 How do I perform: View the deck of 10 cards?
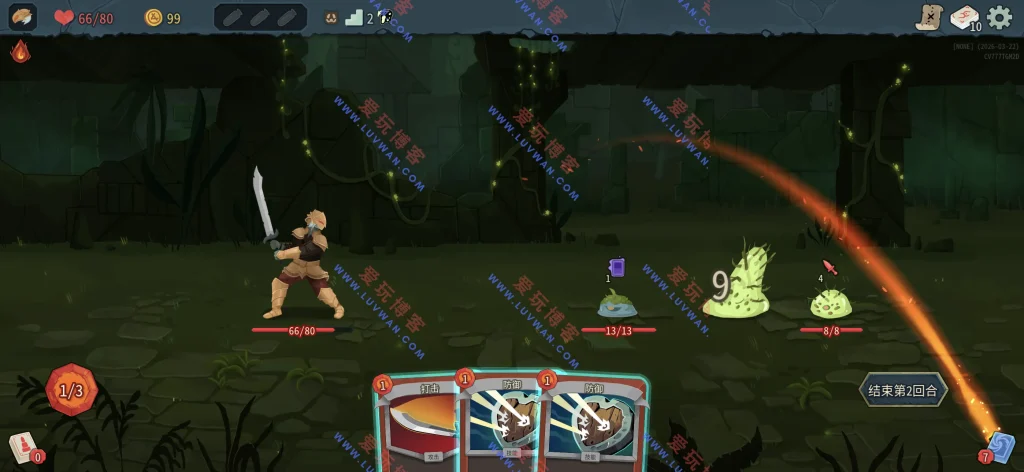coord(965,17)
